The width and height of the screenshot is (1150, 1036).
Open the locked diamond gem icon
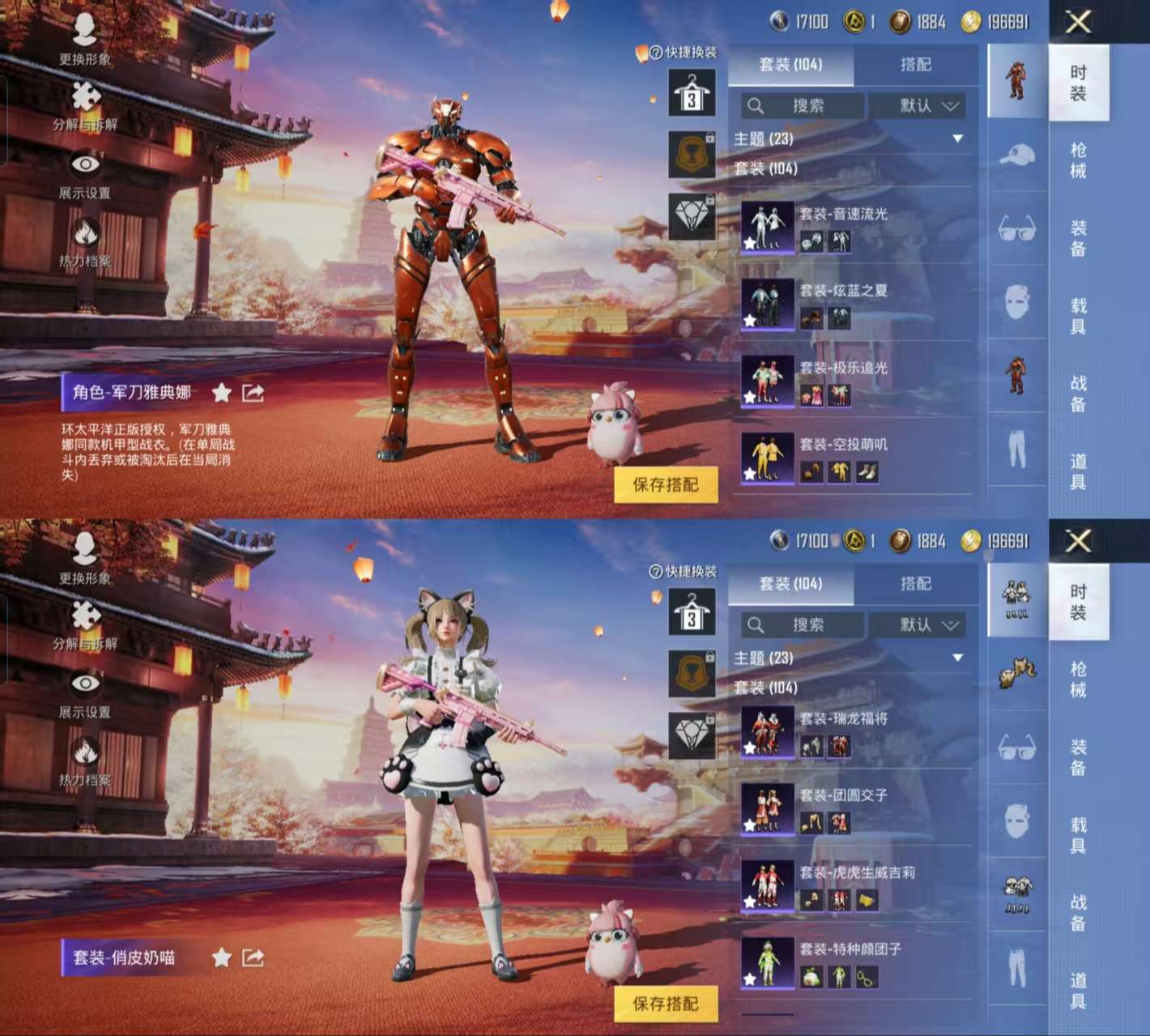click(x=691, y=215)
